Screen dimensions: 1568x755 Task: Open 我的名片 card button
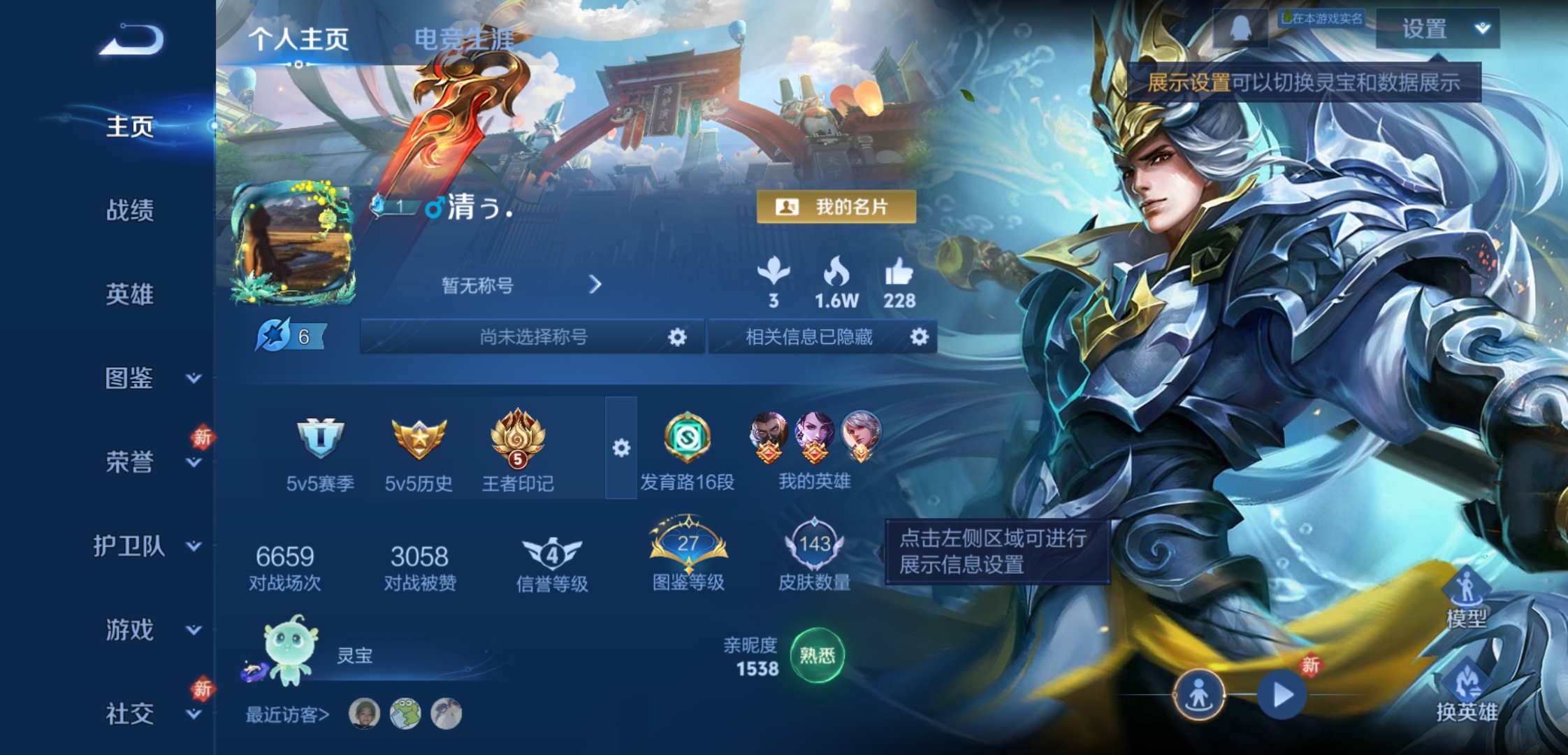[836, 207]
